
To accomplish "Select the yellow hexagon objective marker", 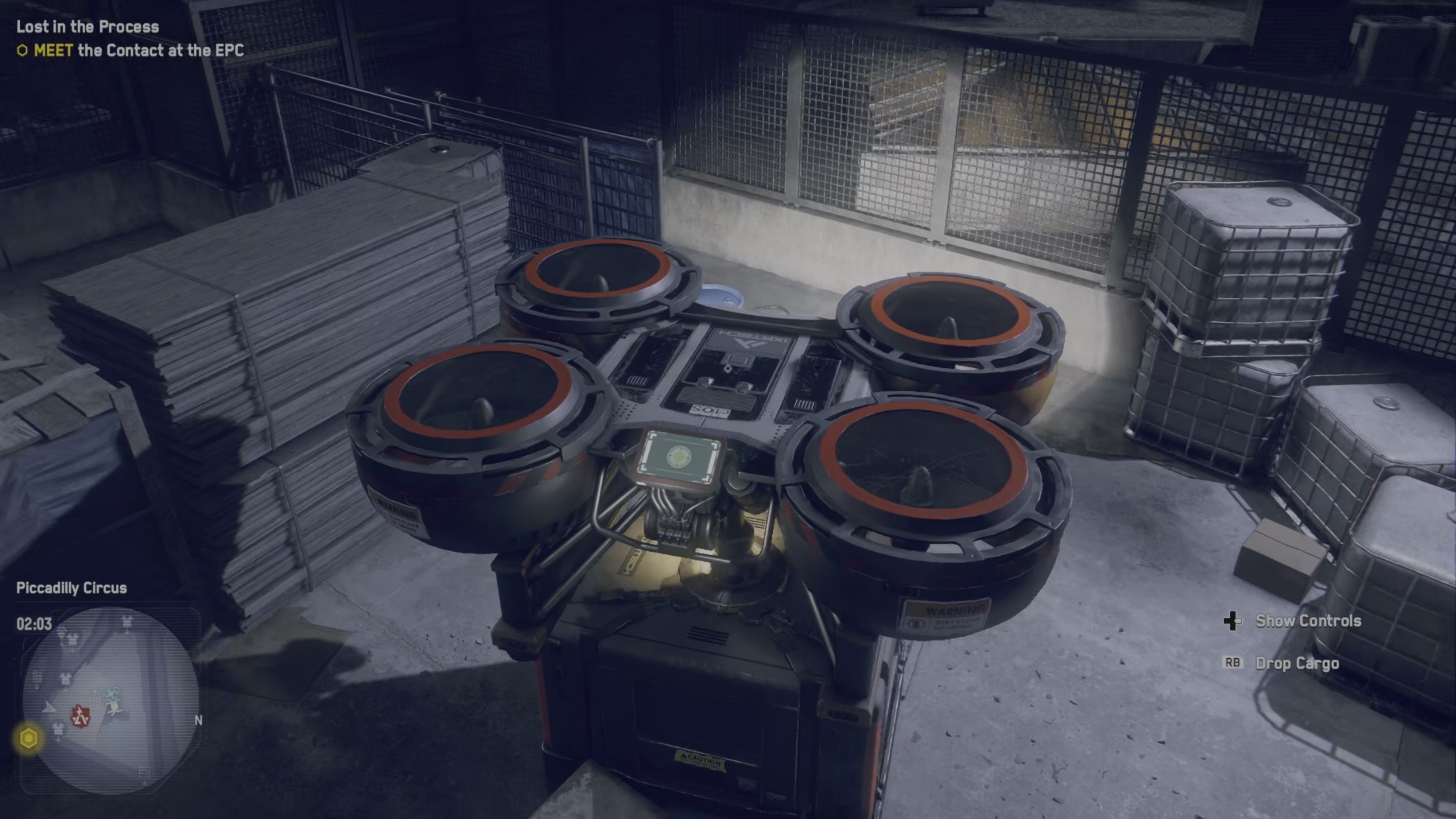I will 29,738.
